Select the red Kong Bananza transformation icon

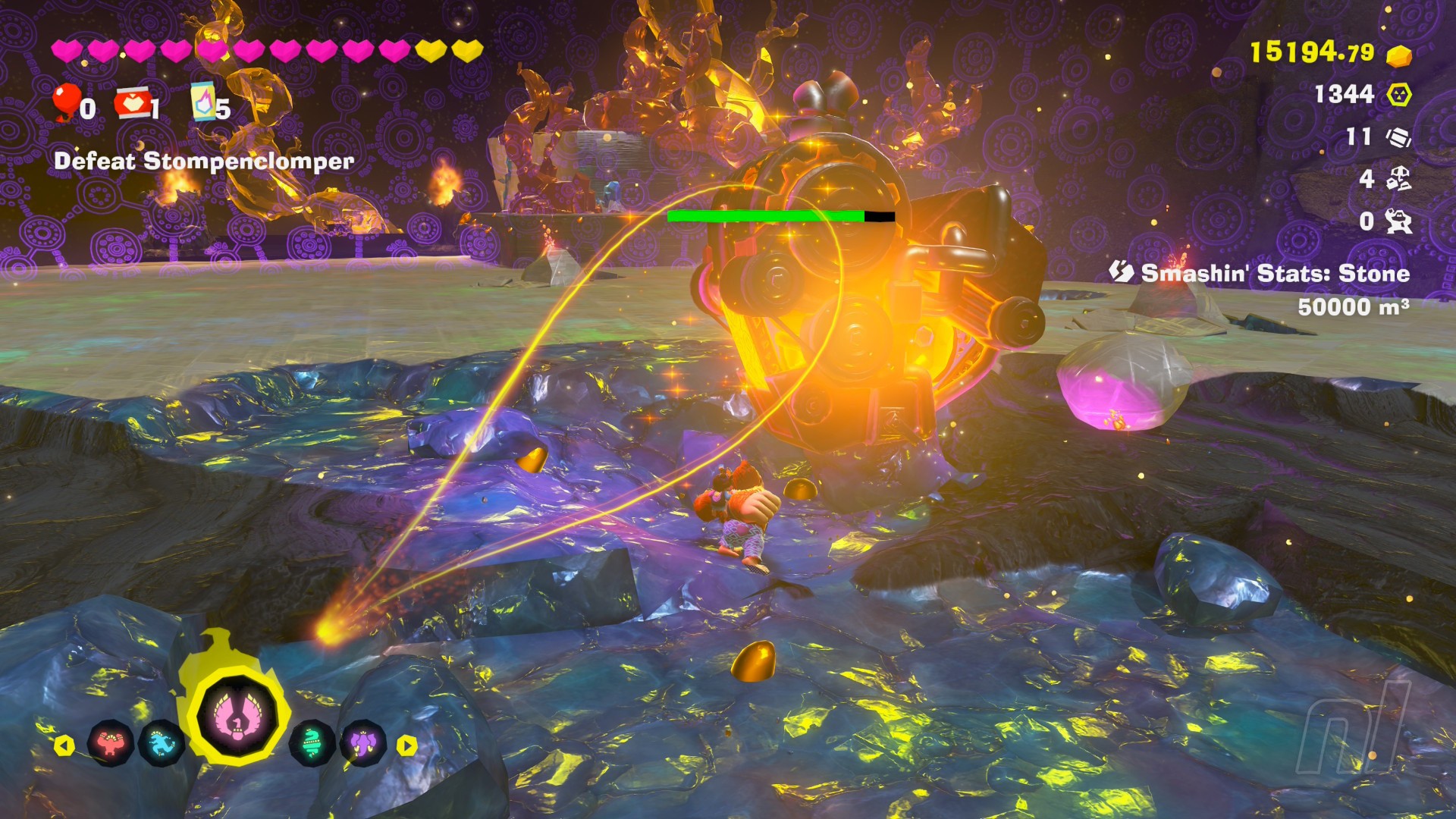pos(111,744)
